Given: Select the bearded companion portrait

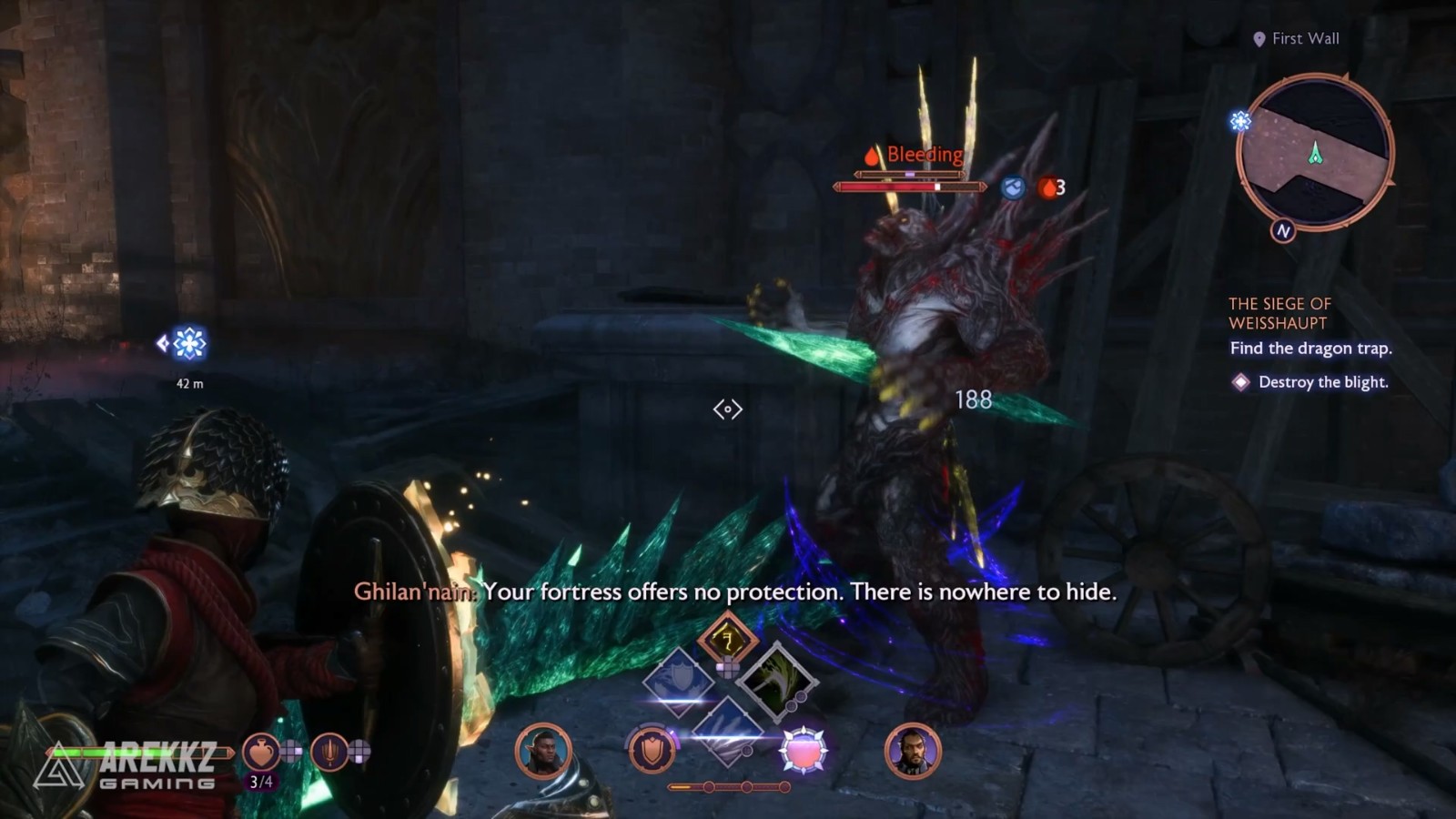Looking at the screenshot, I should [912, 752].
